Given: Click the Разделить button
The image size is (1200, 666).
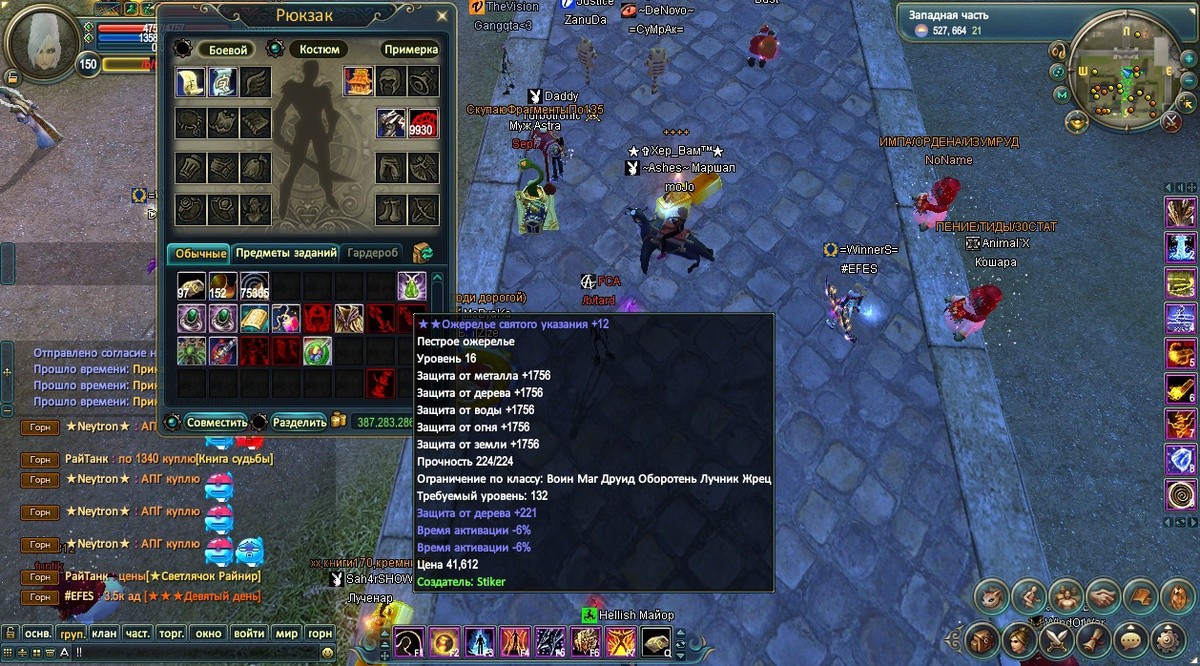Looking at the screenshot, I should 299,422.
